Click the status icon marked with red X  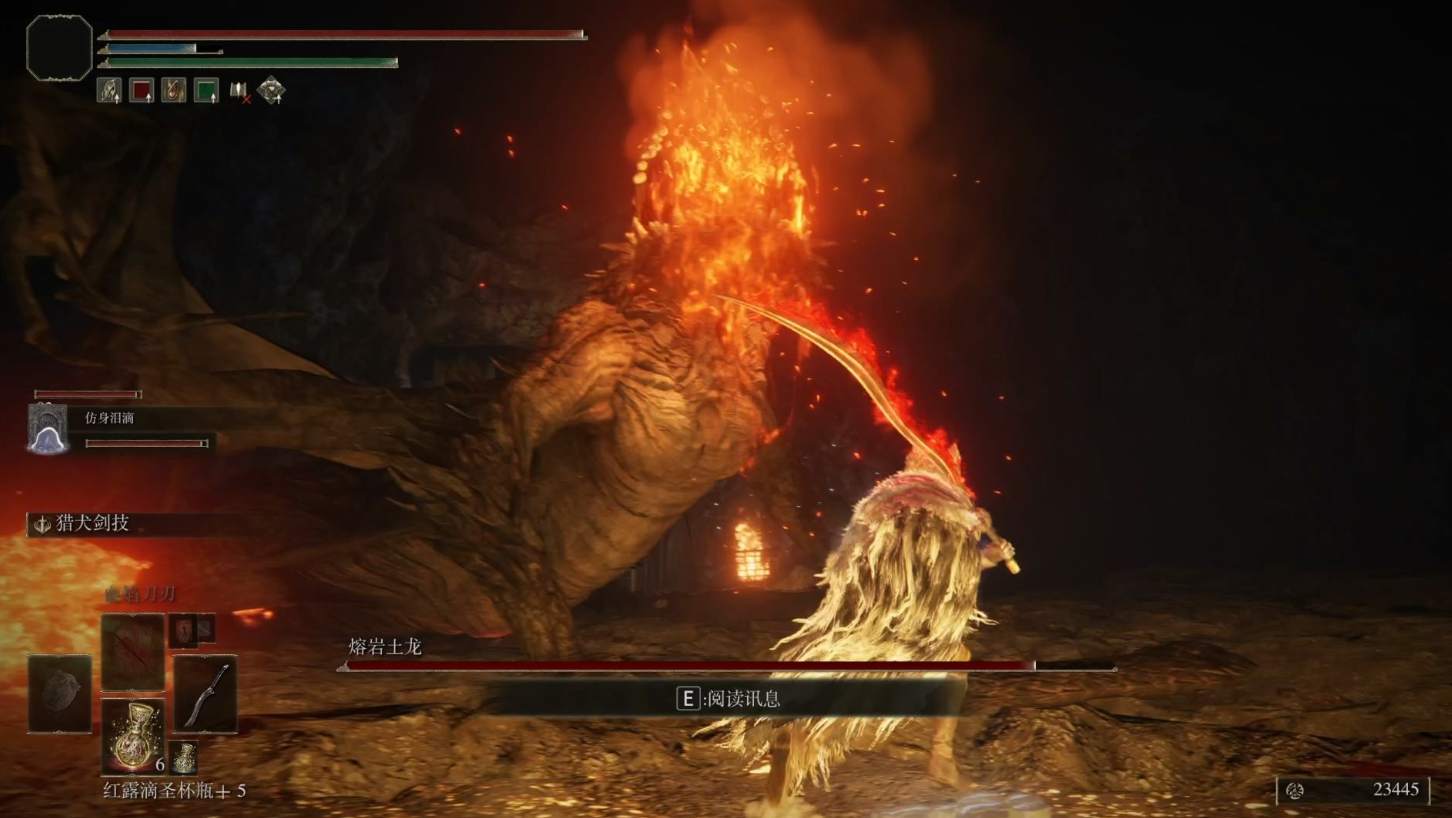pyautogui.click(x=239, y=91)
